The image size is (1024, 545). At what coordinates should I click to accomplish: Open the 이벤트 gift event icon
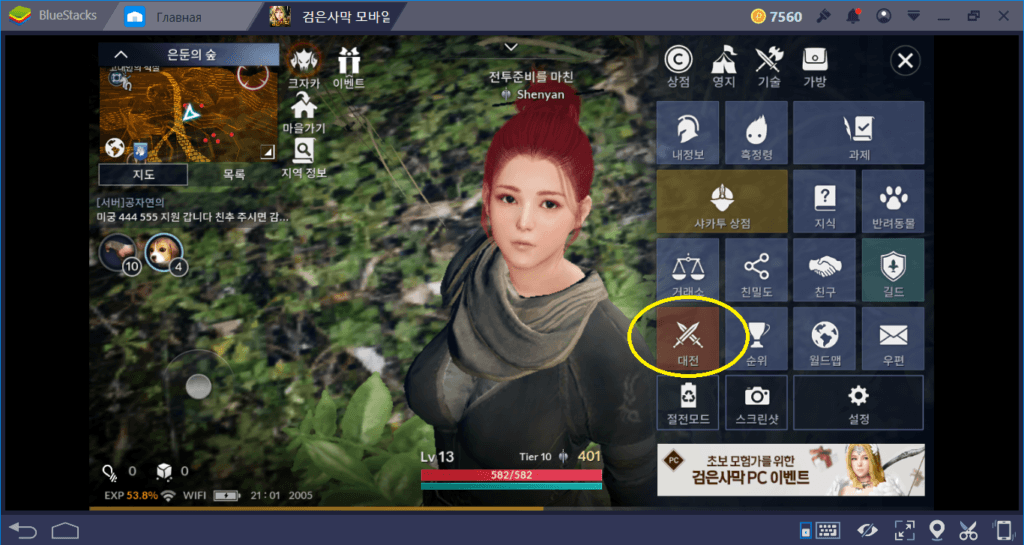point(348,68)
